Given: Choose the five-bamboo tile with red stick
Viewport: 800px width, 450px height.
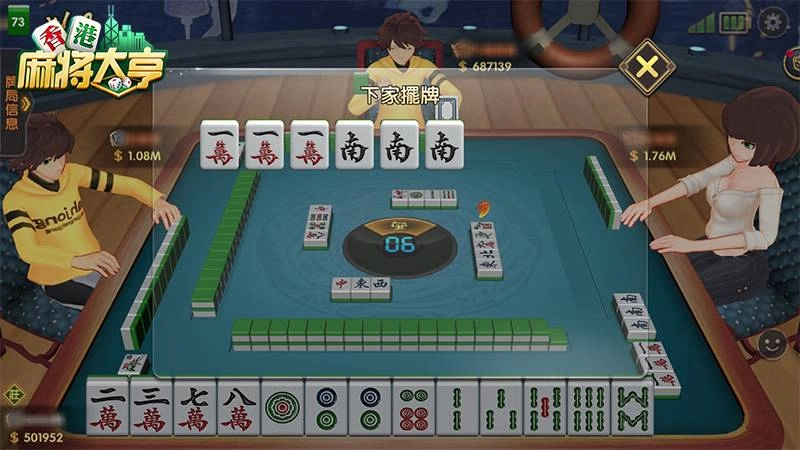Looking at the screenshot, I should [x=544, y=409].
